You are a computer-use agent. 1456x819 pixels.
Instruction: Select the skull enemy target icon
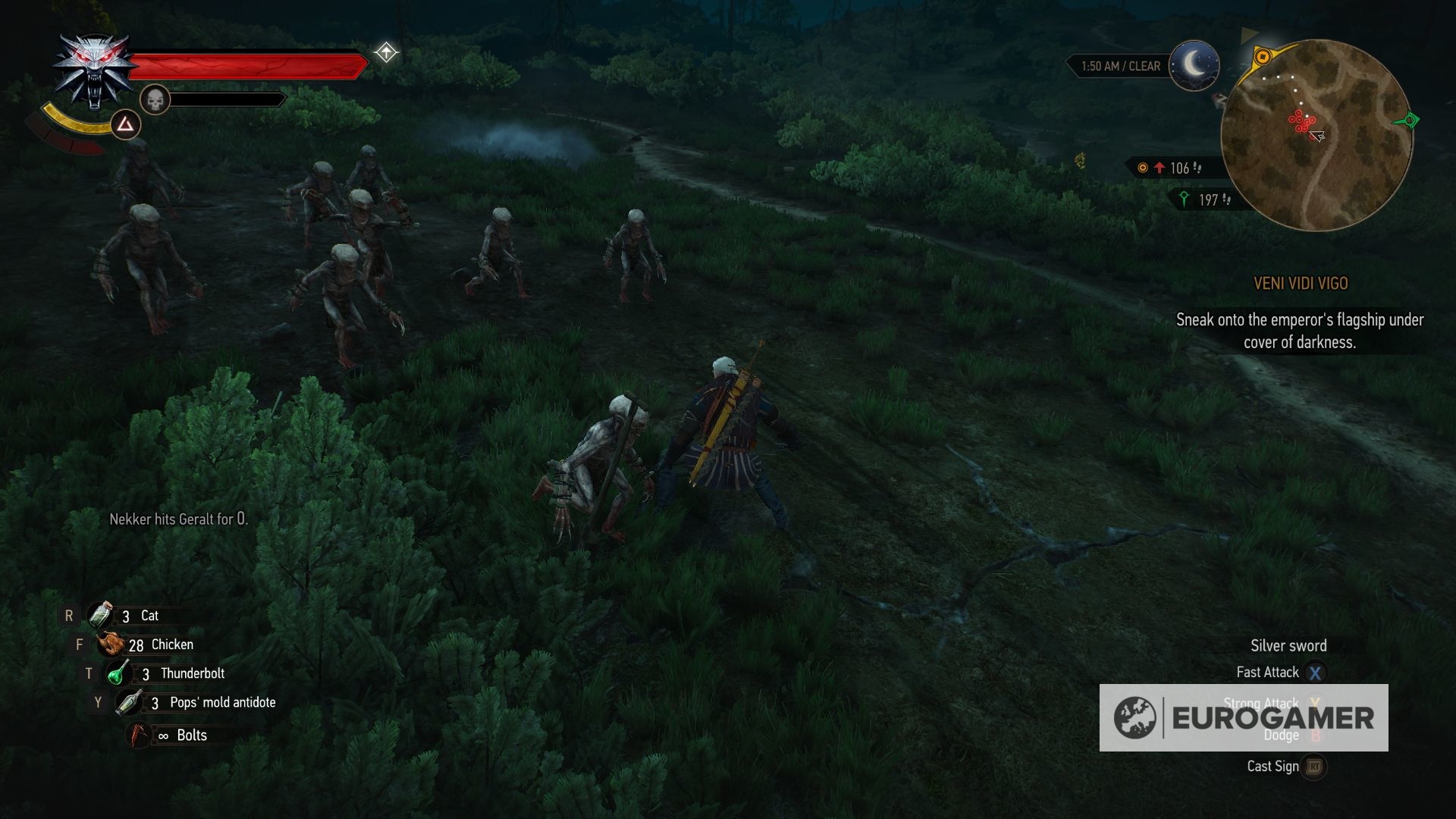tap(155, 99)
